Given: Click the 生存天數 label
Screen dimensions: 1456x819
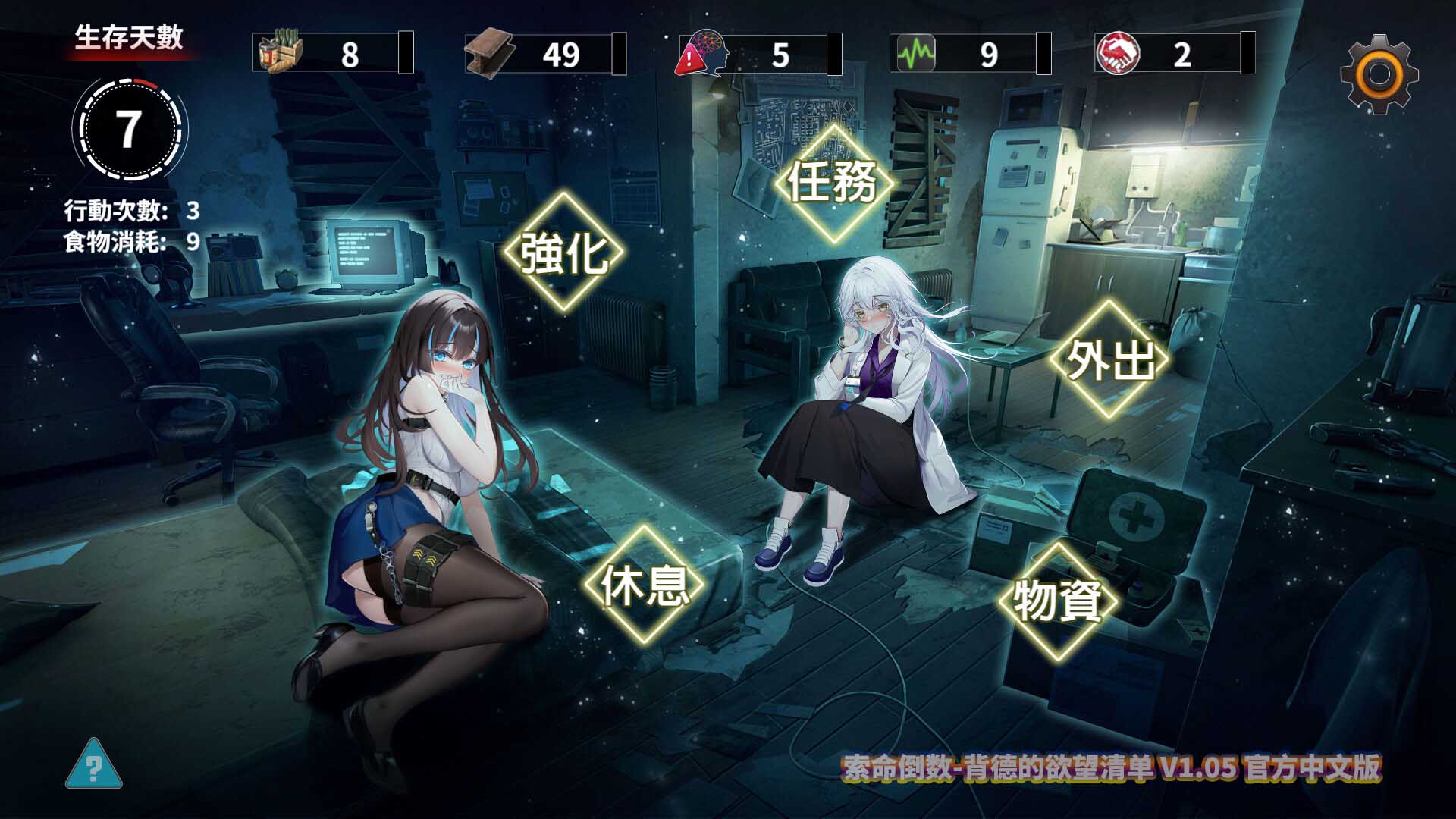Looking at the screenshot, I should coord(130,34).
